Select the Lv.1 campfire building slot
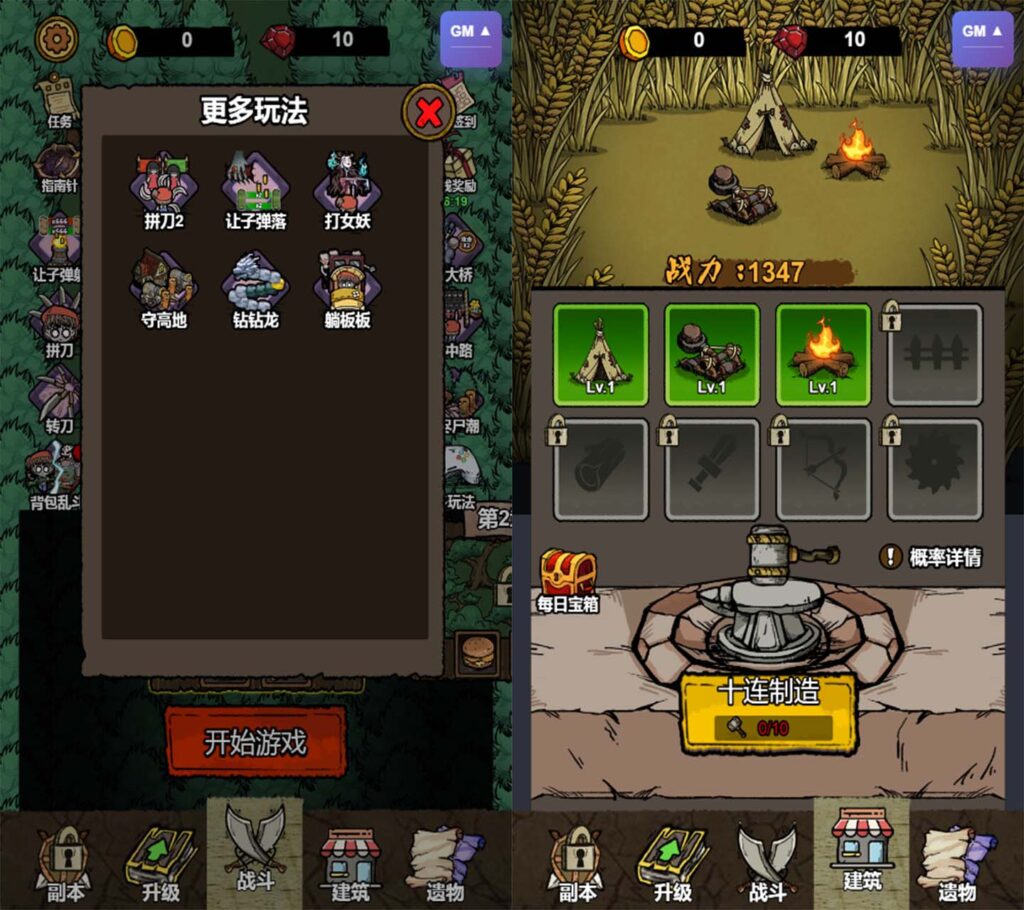This screenshot has height=910, width=1024. coord(823,355)
